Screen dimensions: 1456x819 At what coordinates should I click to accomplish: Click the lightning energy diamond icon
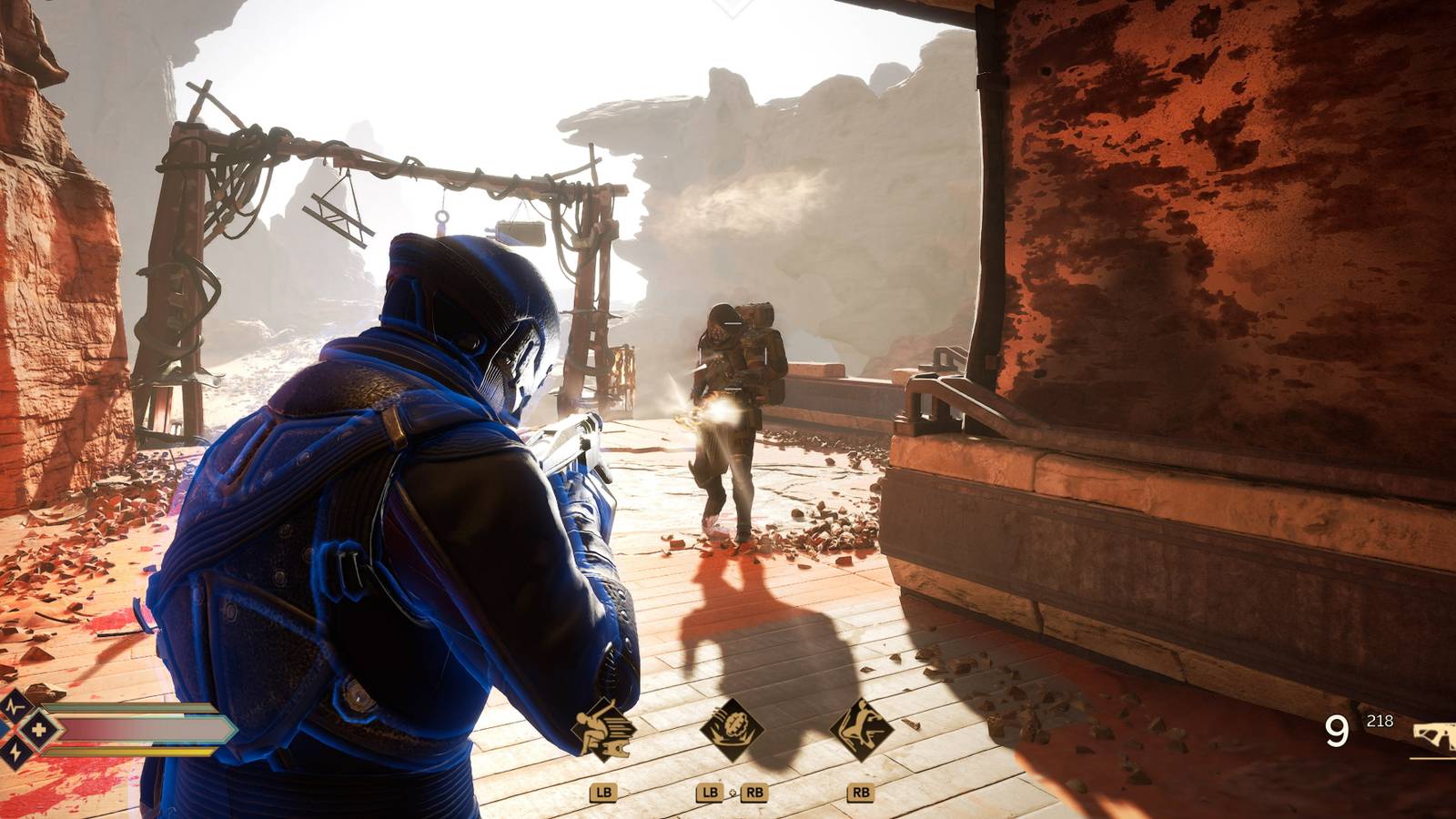pyautogui.click(x=15, y=752)
